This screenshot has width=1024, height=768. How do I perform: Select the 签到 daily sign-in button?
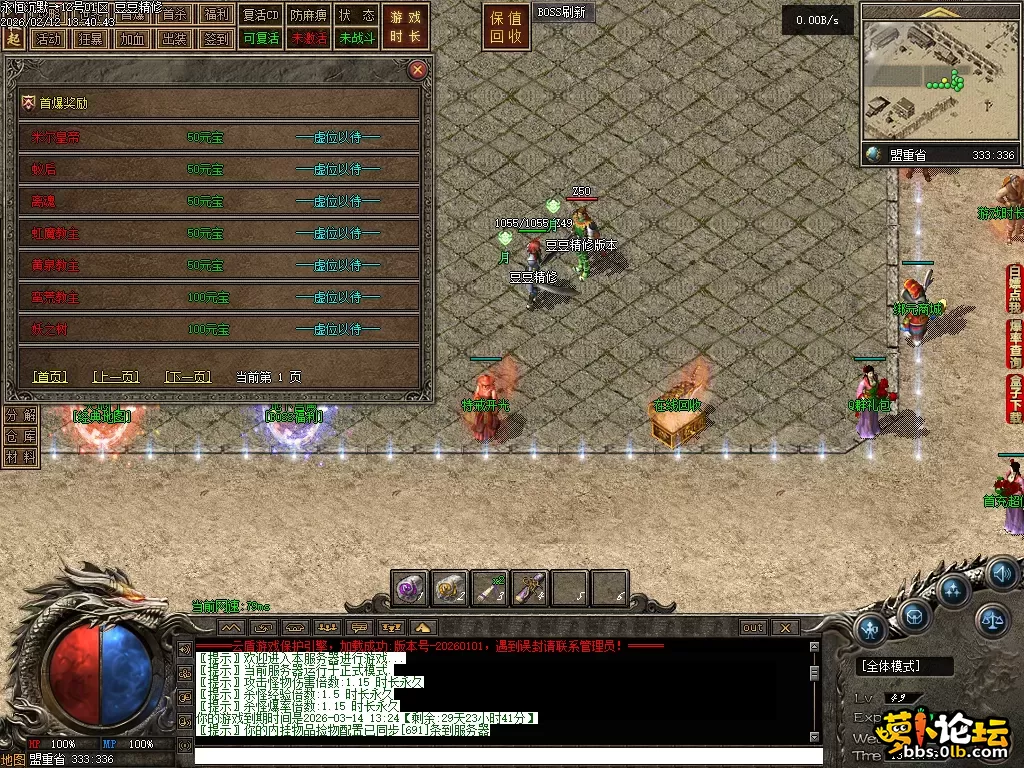pyautogui.click(x=215, y=39)
